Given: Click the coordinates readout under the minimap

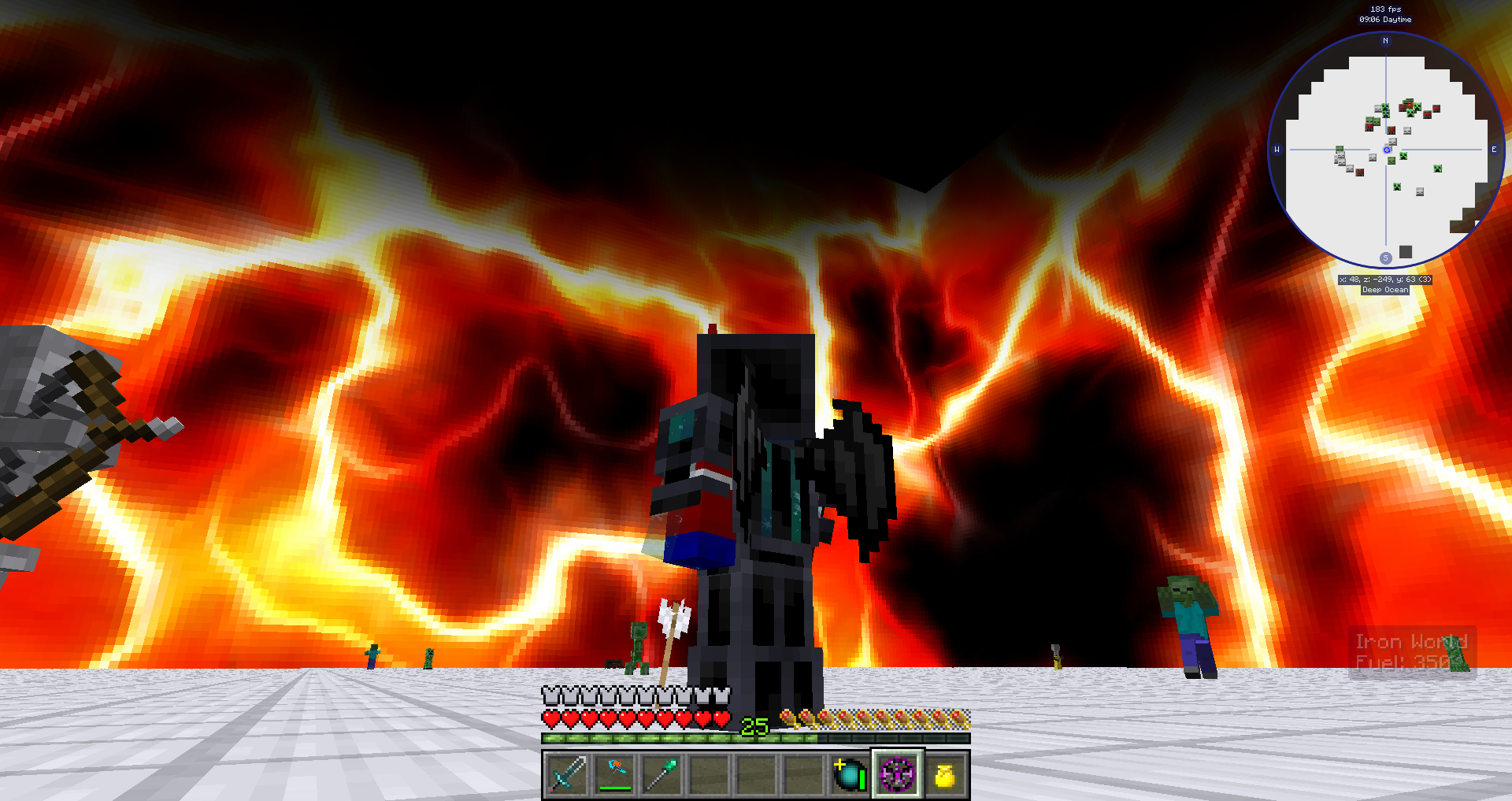Looking at the screenshot, I should [1385, 279].
